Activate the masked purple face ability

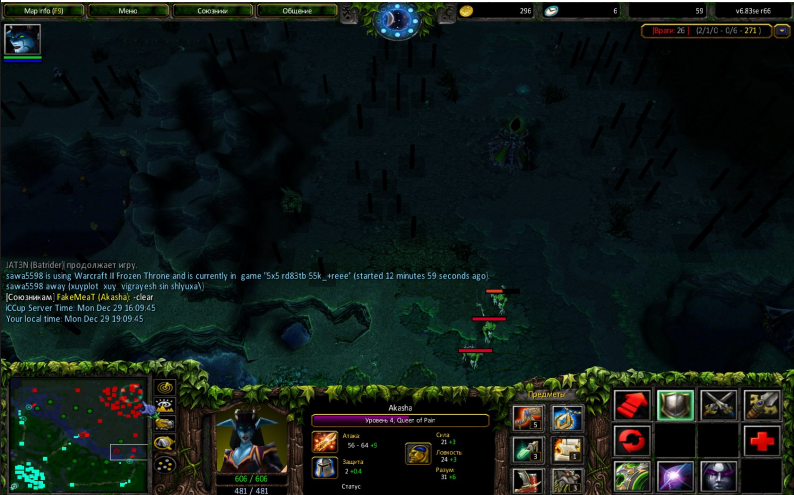pos(719,475)
